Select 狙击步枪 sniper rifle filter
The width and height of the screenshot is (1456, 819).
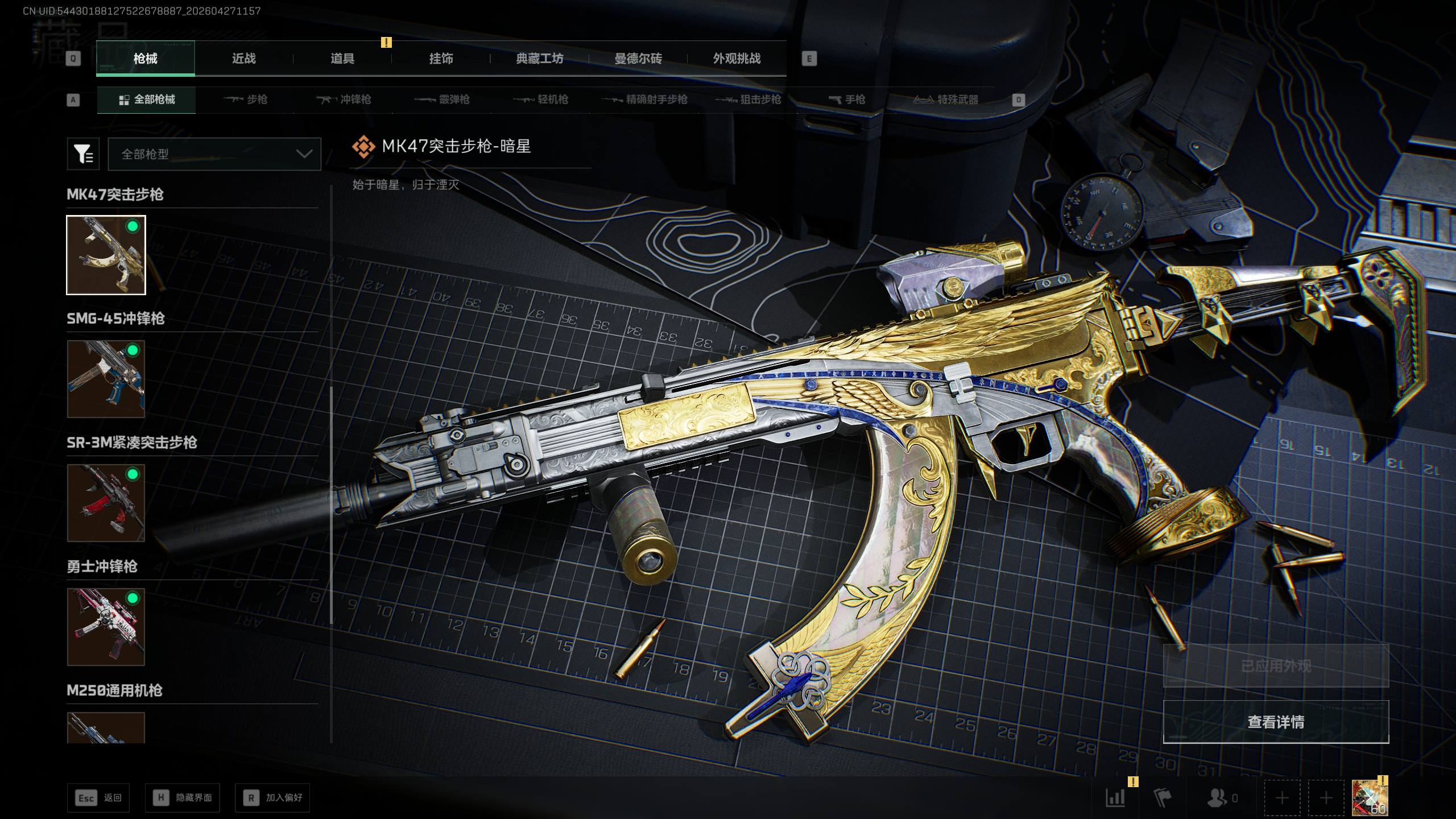(x=748, y=100)
